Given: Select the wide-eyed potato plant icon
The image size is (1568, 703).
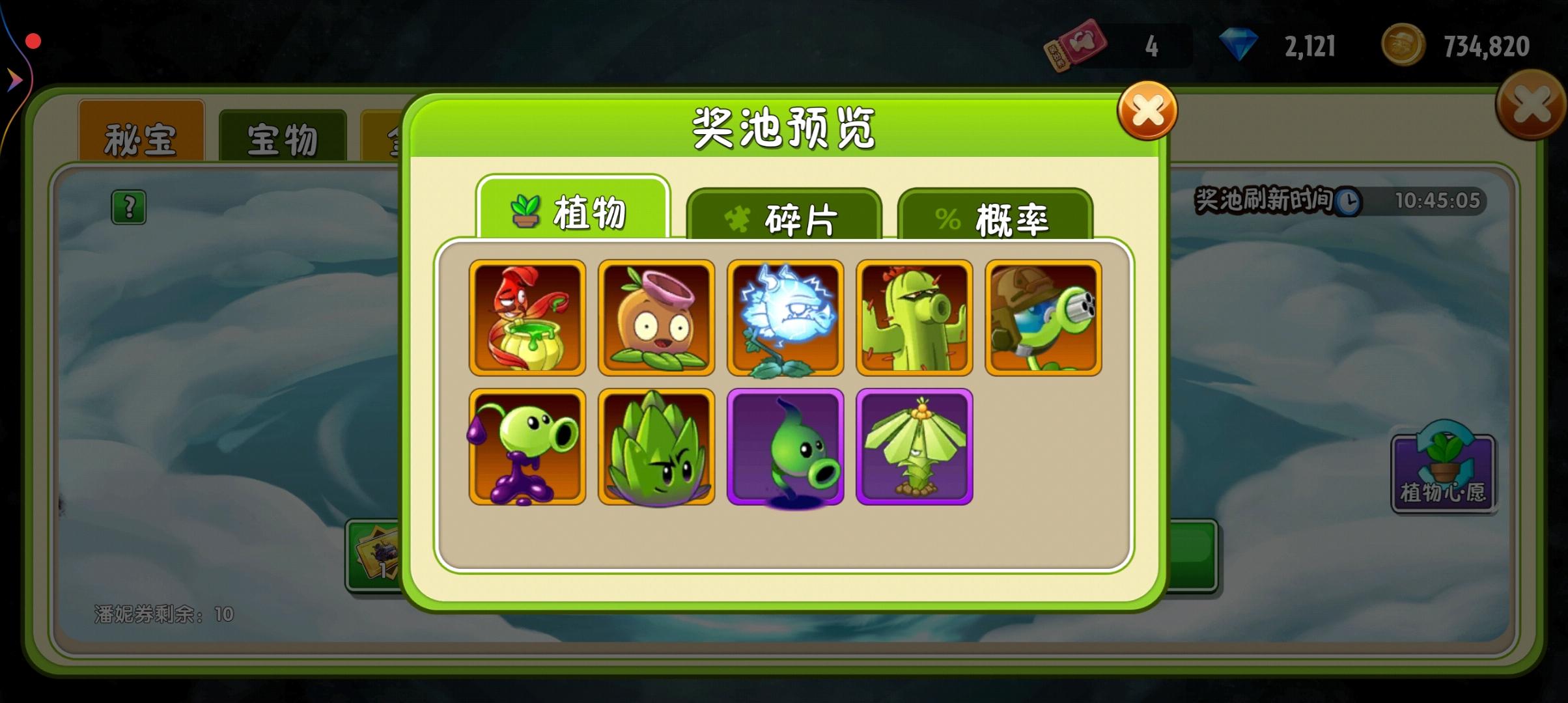Looking at the screenshot, I should (x=656, y=317).
